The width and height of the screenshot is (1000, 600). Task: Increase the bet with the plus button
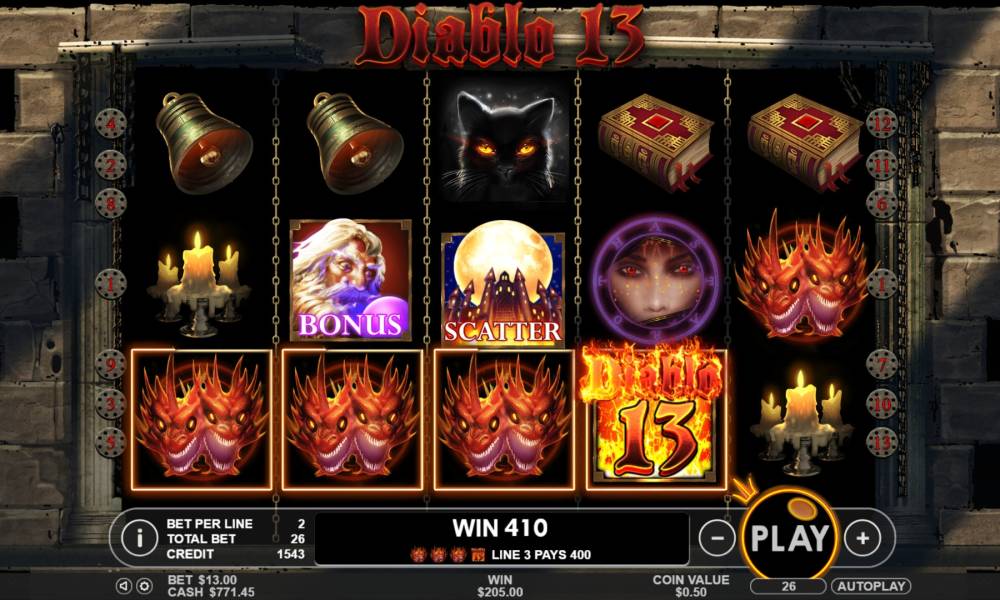pos(862,538)
